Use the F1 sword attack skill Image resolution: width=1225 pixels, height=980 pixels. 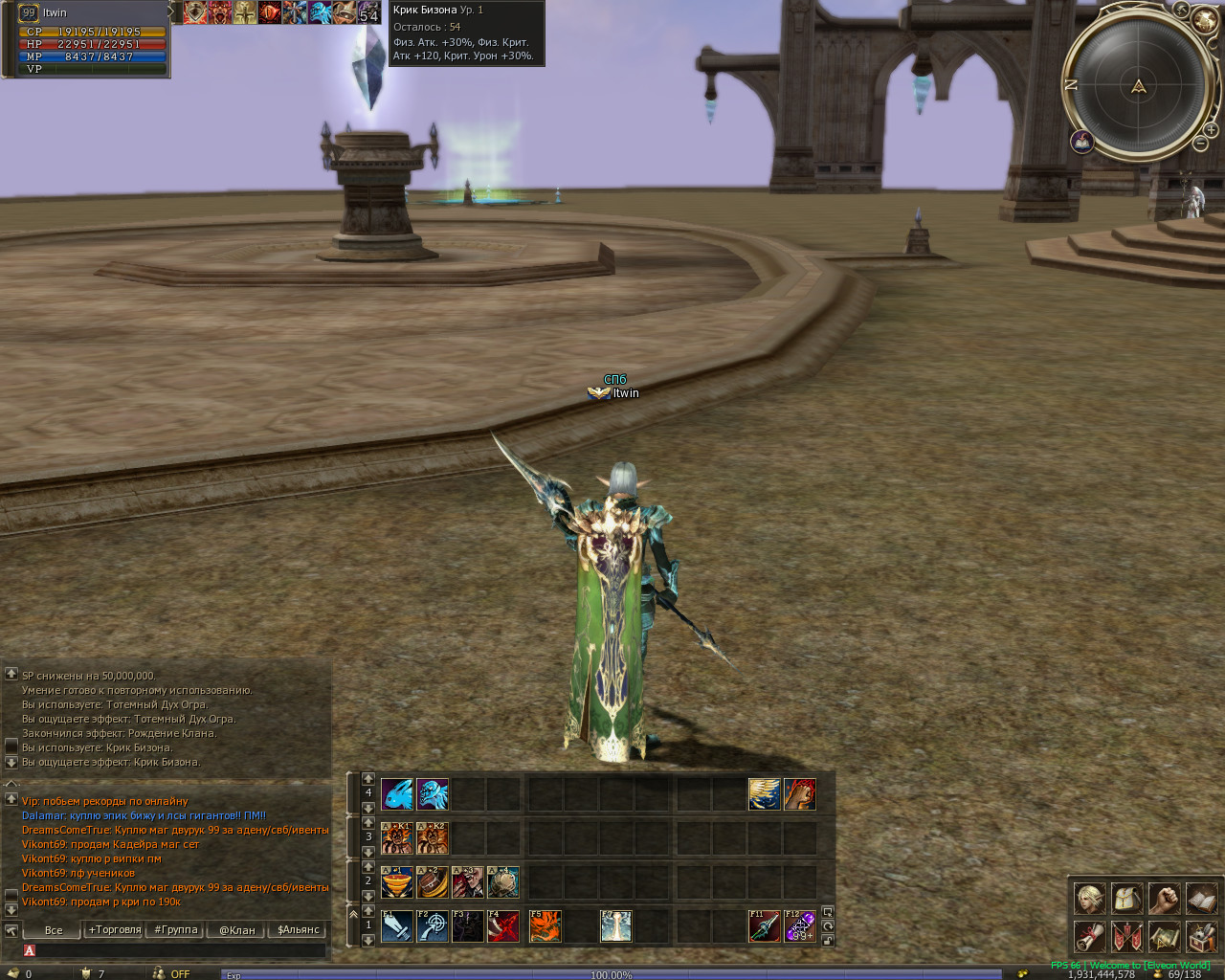coord(397,926)
